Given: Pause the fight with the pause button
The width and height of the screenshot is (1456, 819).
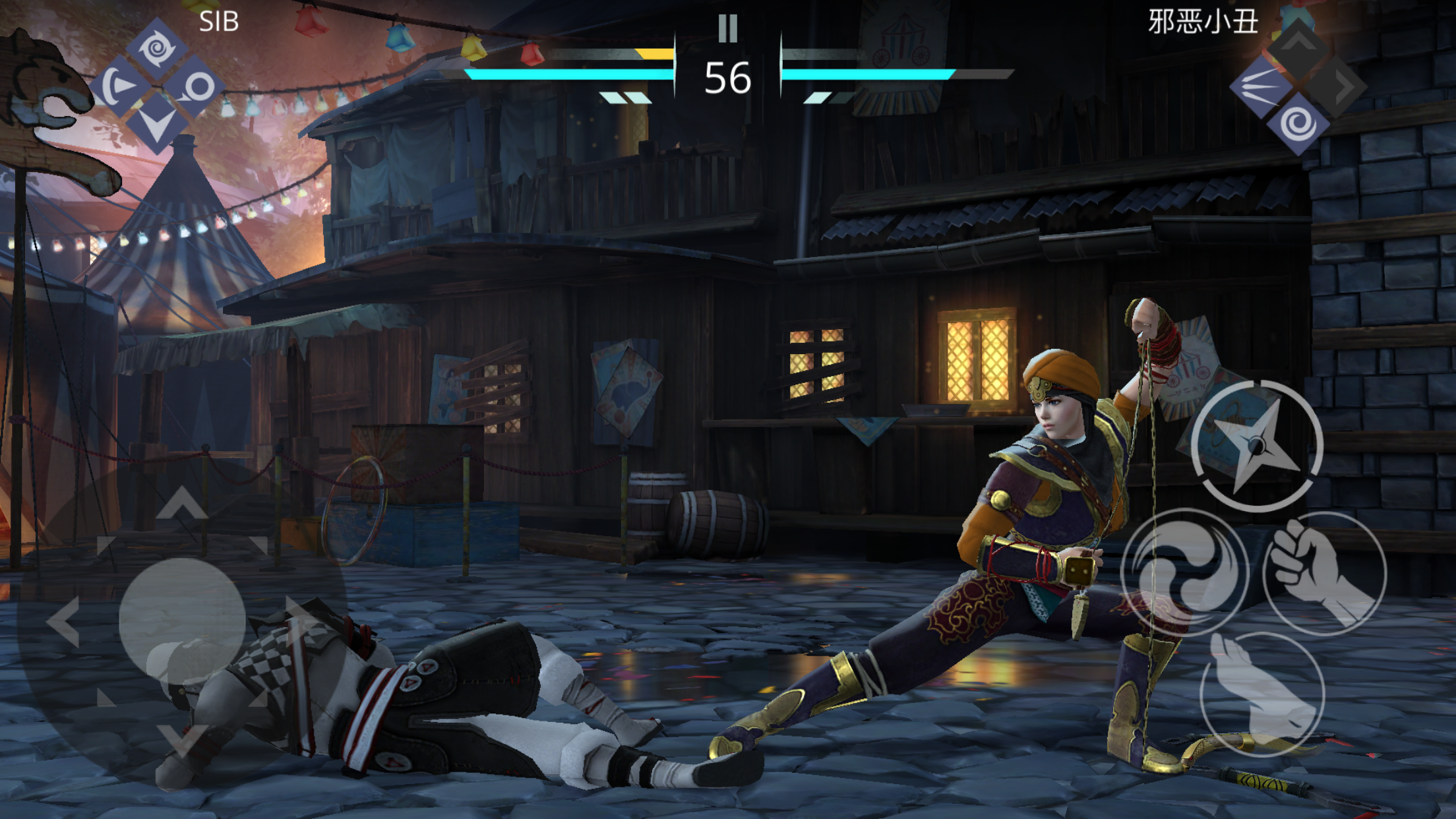Looking at the screenshot, I should (x=727, y=28).
